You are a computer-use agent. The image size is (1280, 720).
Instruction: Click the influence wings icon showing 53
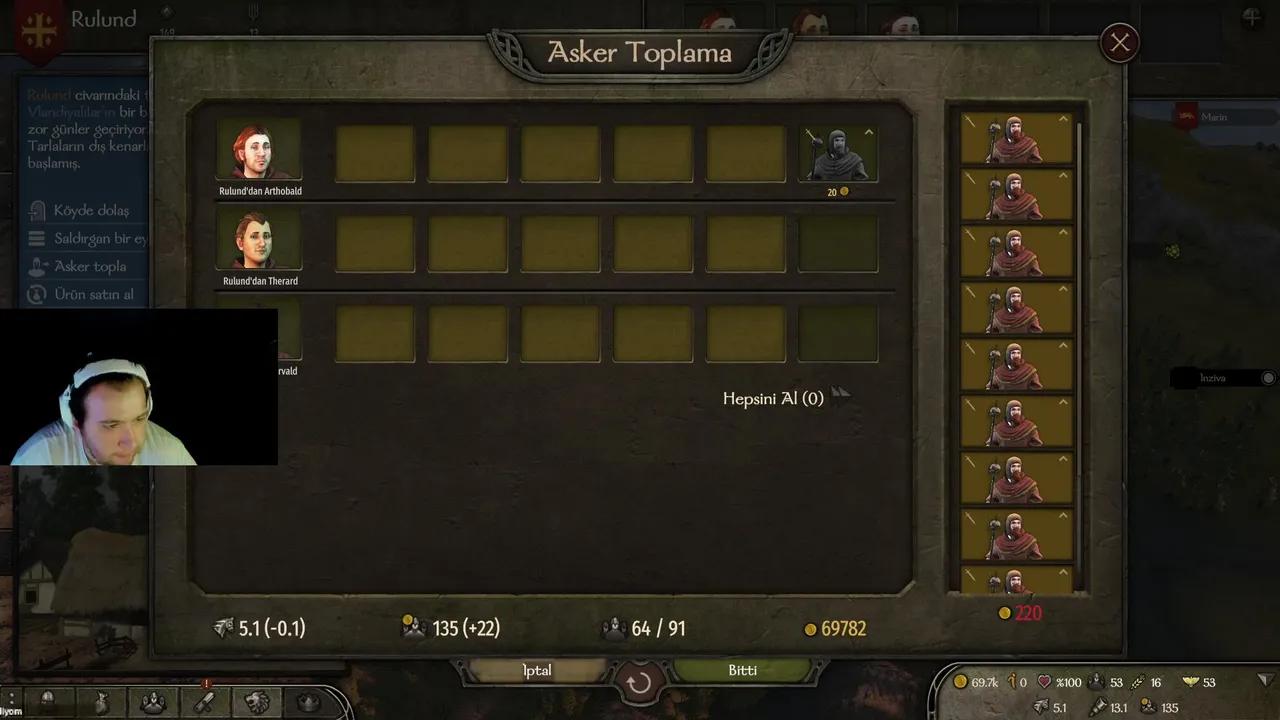pos(1190,682)
